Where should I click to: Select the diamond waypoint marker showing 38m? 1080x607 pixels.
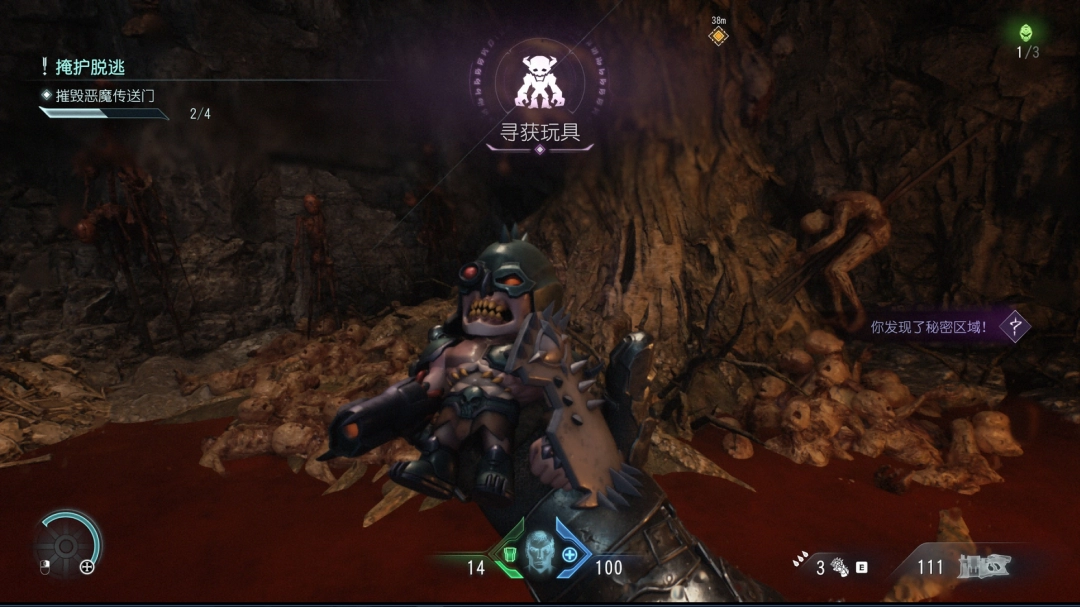[717, 36]
